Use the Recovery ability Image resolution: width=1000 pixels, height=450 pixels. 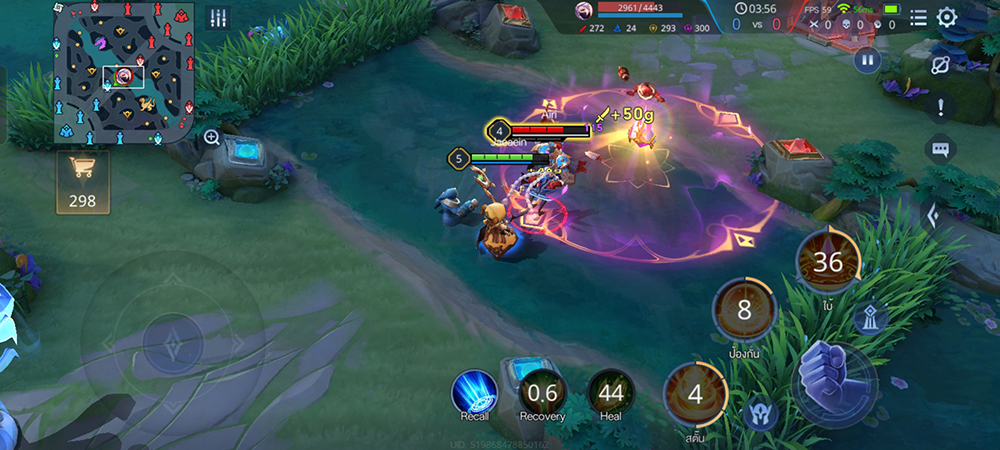[542, 392]
